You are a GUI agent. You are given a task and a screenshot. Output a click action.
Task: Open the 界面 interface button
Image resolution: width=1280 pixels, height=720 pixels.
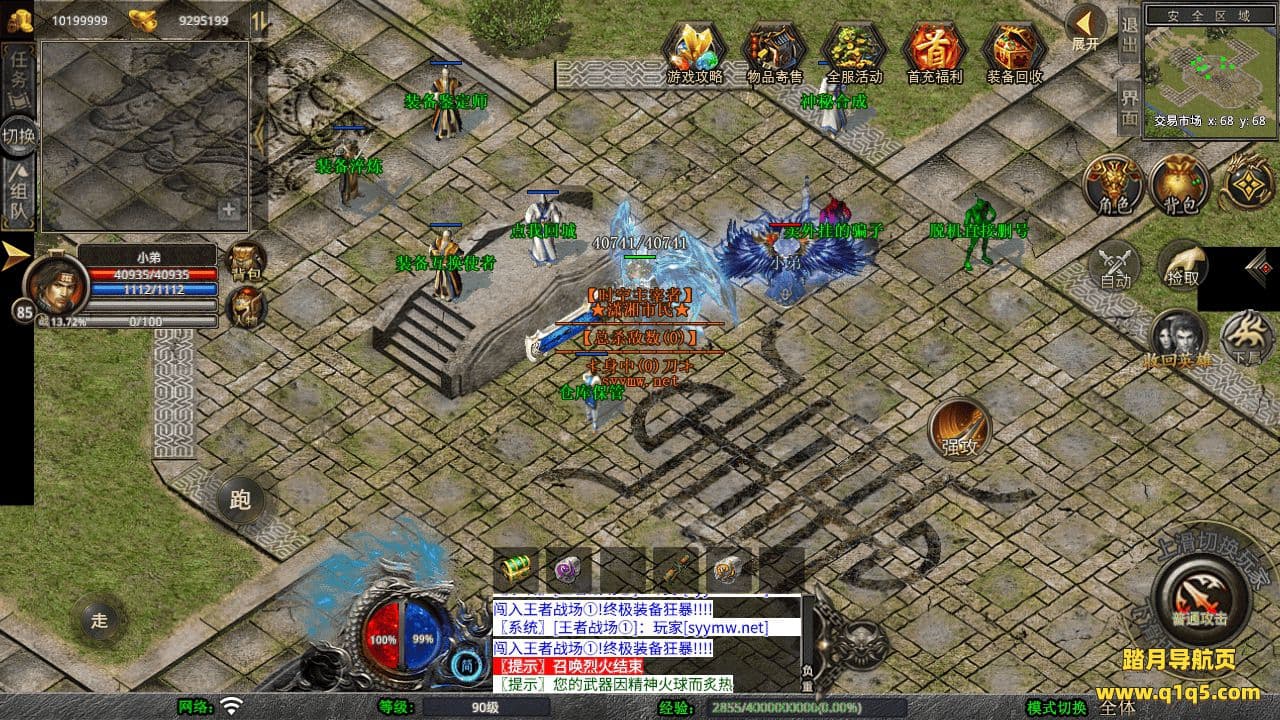coord(1129,107)
